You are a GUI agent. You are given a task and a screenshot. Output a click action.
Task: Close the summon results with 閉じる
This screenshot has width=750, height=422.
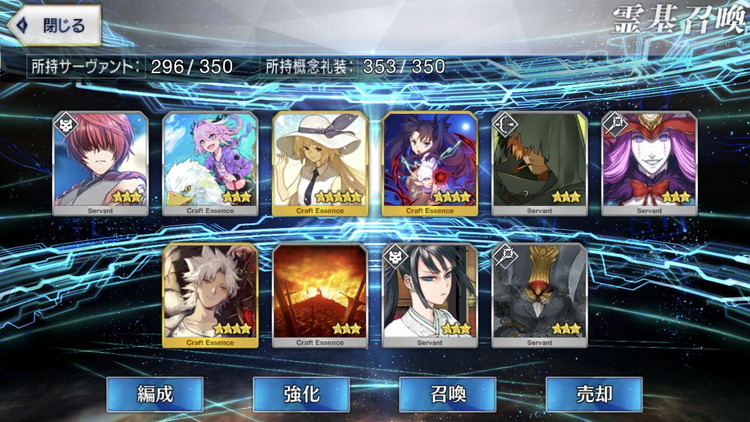click(x=54, y=25)
